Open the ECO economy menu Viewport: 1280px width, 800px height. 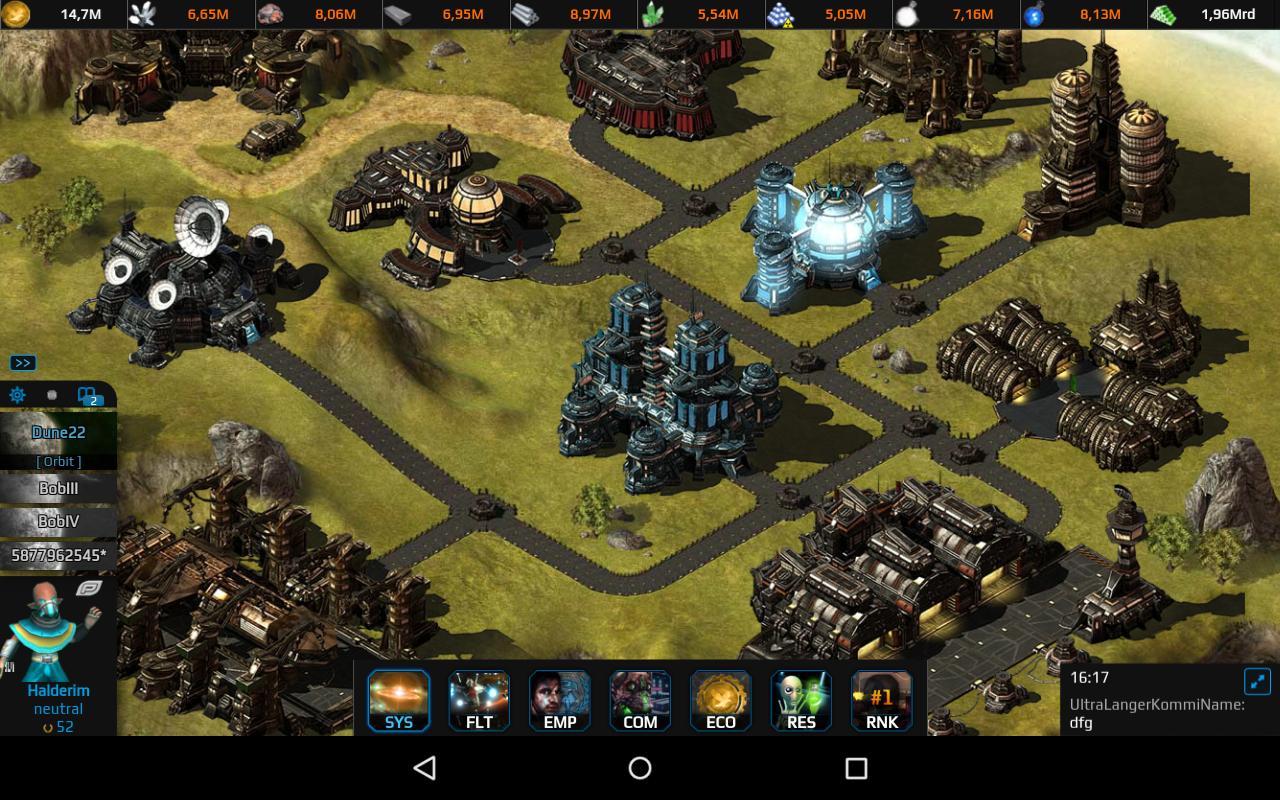coord(721,700)
